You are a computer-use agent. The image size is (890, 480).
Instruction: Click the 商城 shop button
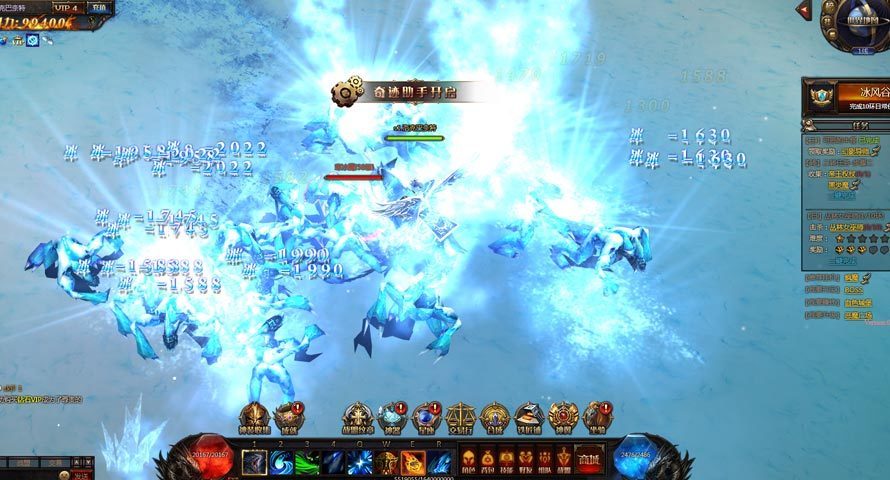[x=589, y=461]
